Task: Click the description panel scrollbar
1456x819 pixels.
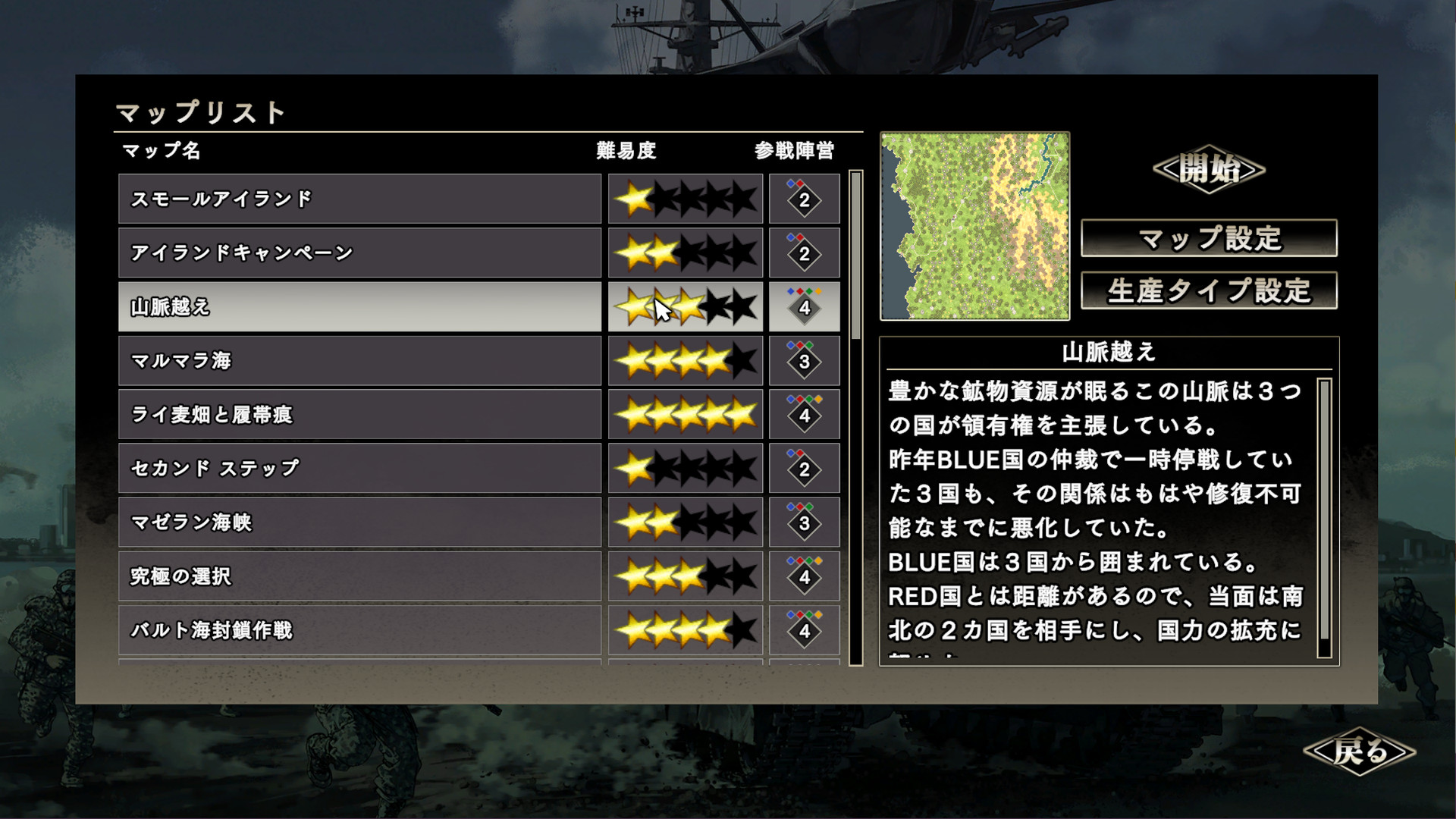Action: (x=1324, y=508)
